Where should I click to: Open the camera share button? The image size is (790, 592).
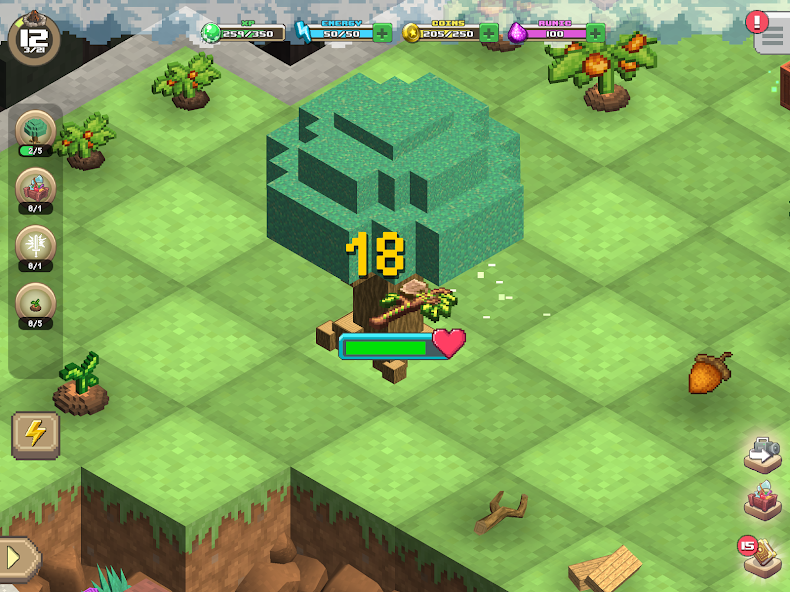763,454
